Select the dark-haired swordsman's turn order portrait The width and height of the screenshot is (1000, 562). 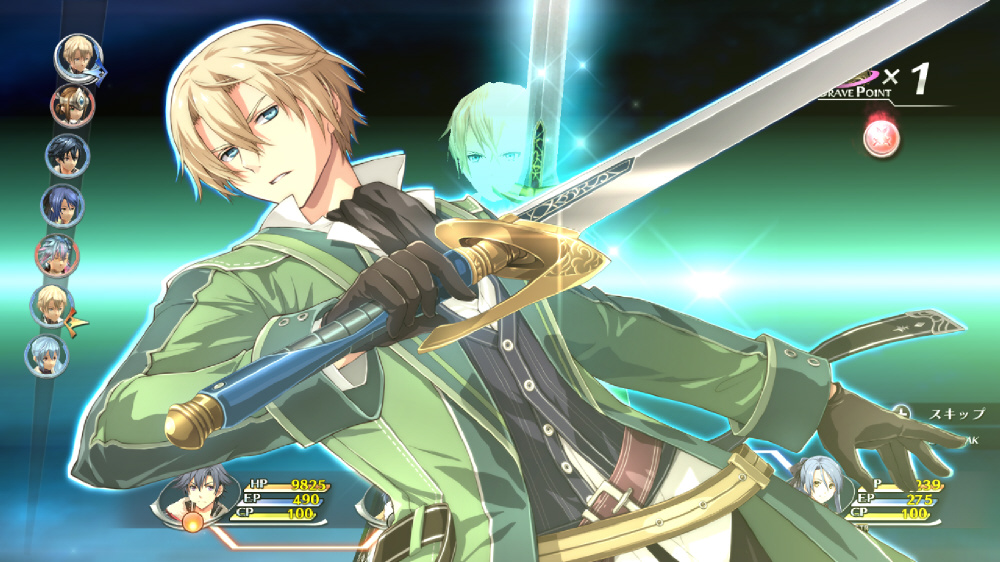click(x=67, y=155)
